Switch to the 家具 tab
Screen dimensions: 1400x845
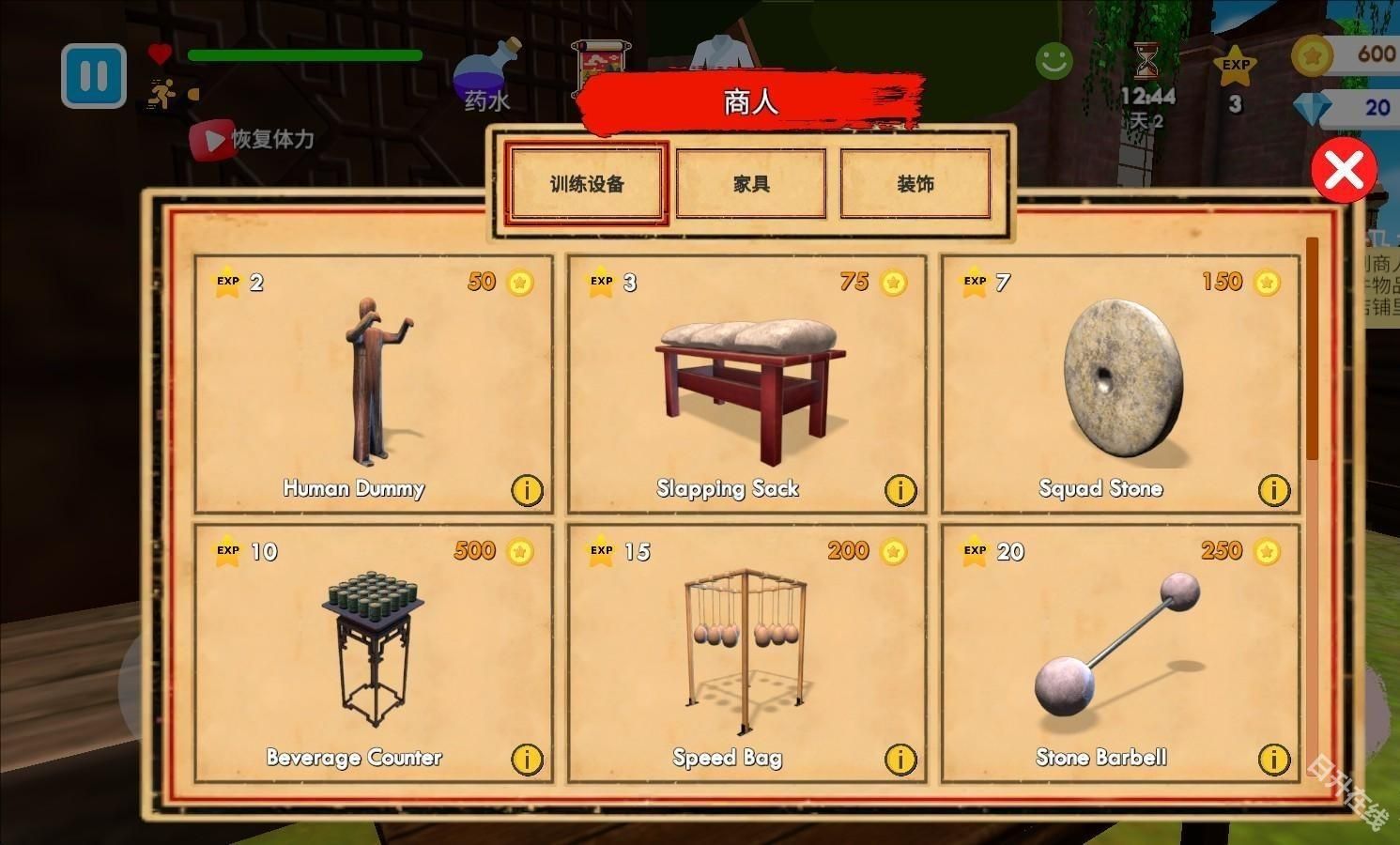pos(750,183)
